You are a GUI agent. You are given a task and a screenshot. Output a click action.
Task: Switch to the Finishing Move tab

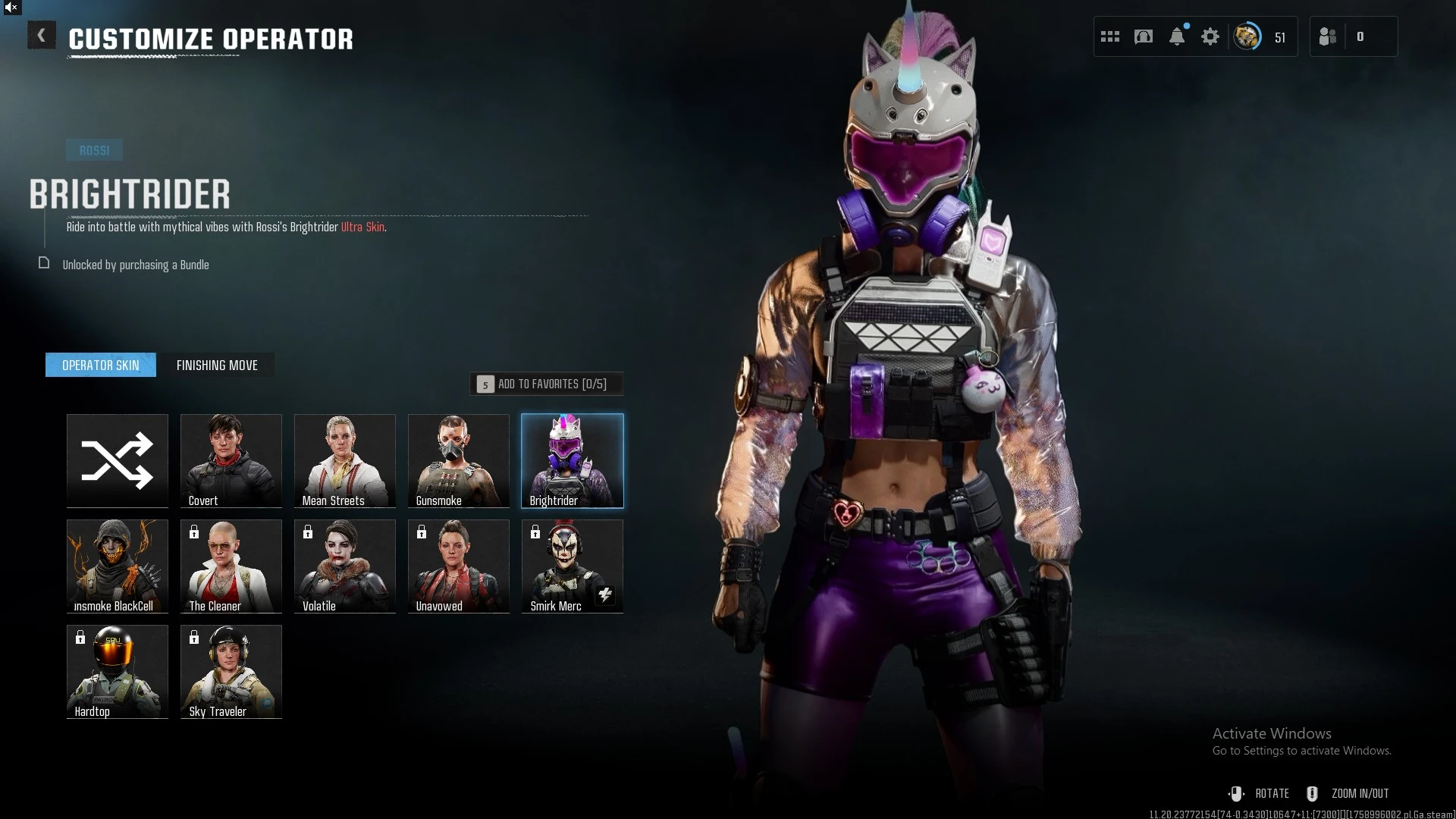[x=217, y=365]
